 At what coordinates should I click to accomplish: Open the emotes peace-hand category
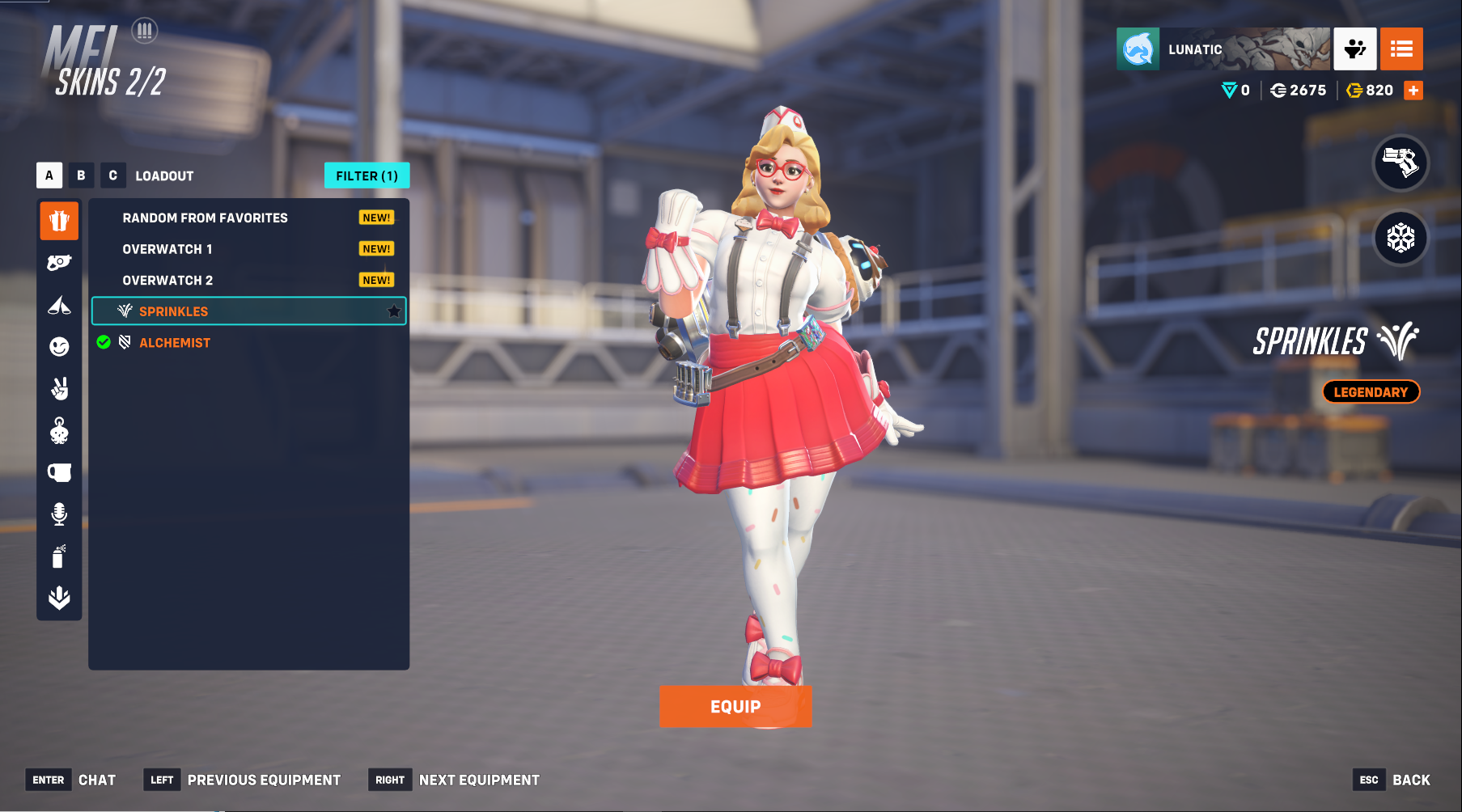(59, 389)
